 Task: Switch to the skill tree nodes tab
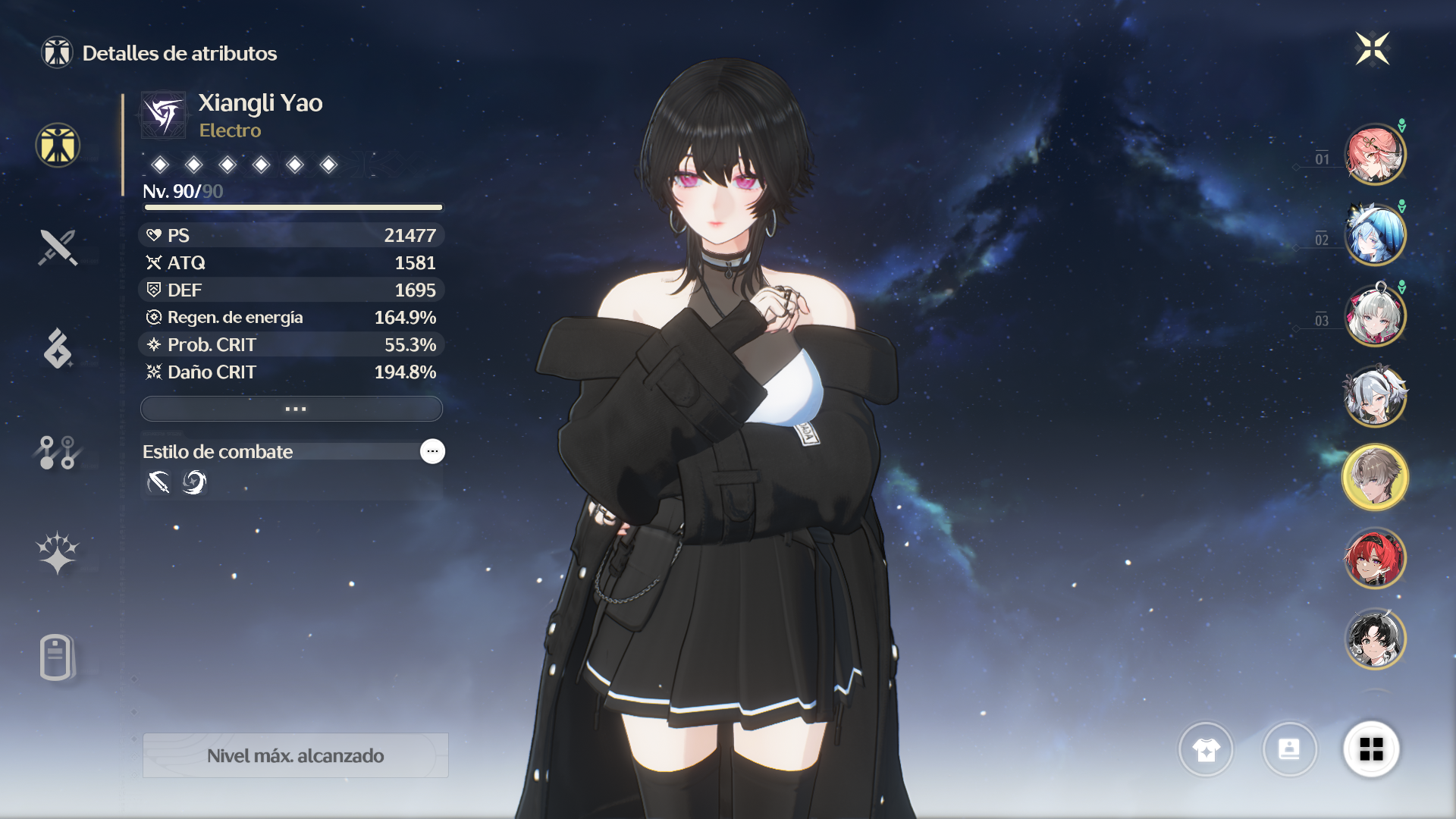click(x=58, y=452)
